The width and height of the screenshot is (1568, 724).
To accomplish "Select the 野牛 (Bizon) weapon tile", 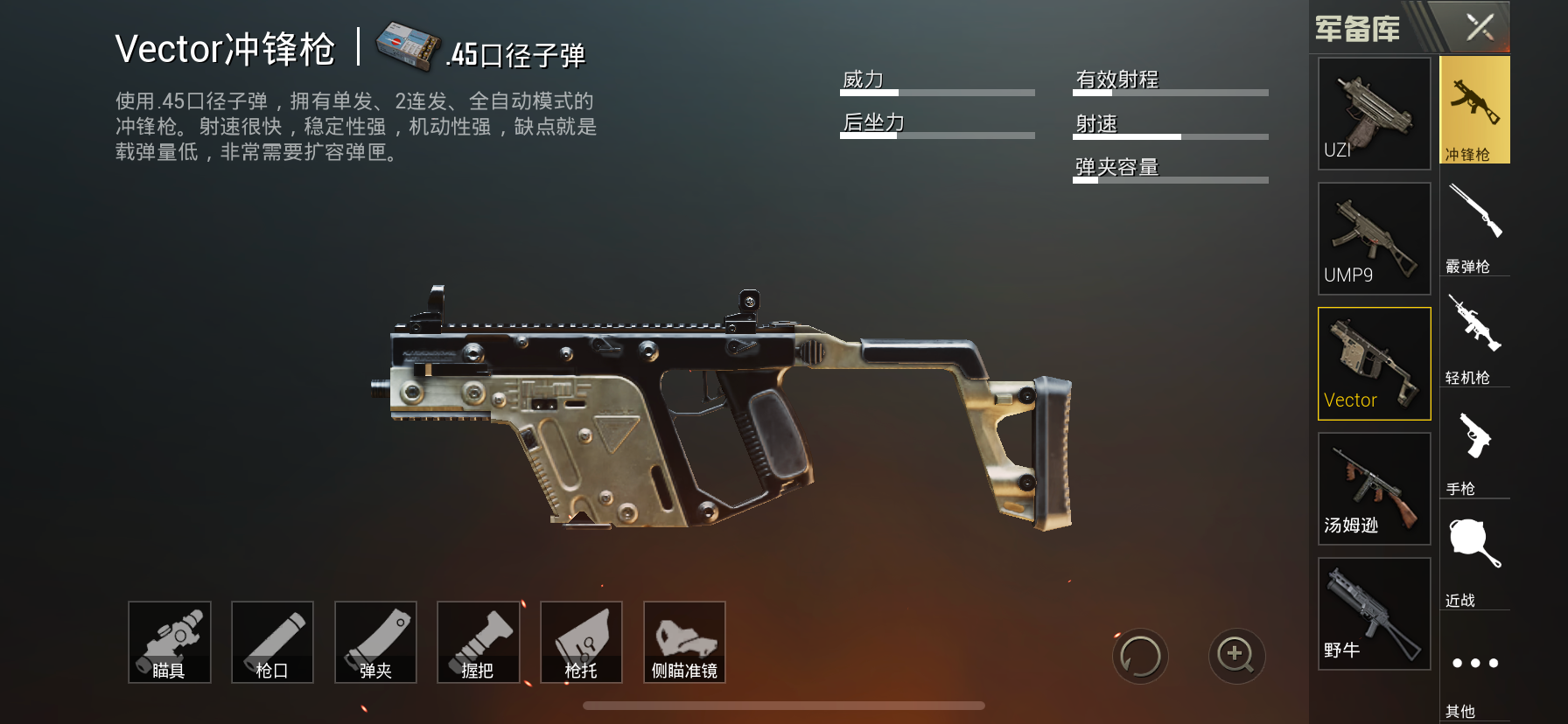I will [1374, 614].
